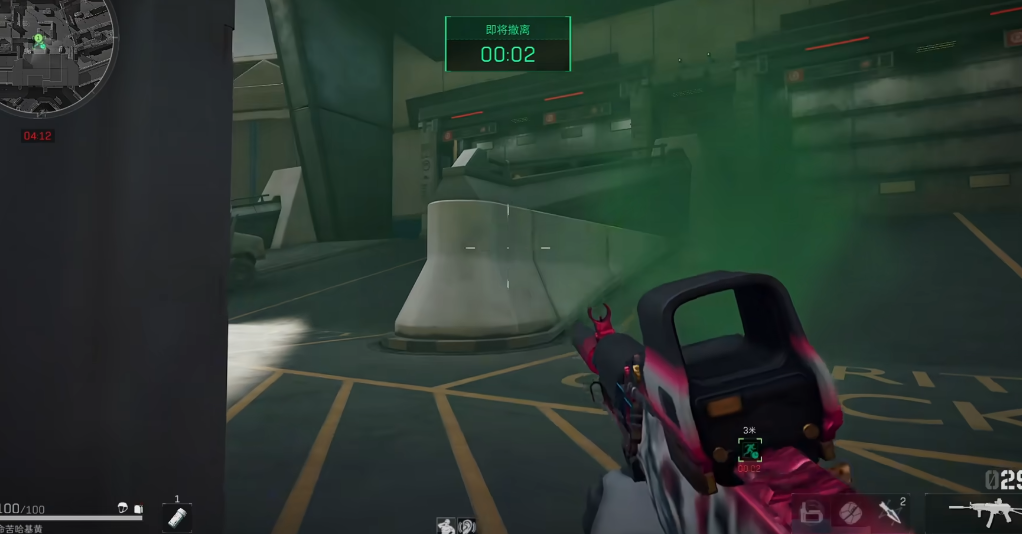Viewport: 1022px width, 534px height.
Task: Select the locked ability slot icon
Action: click(x=813, y=513)
